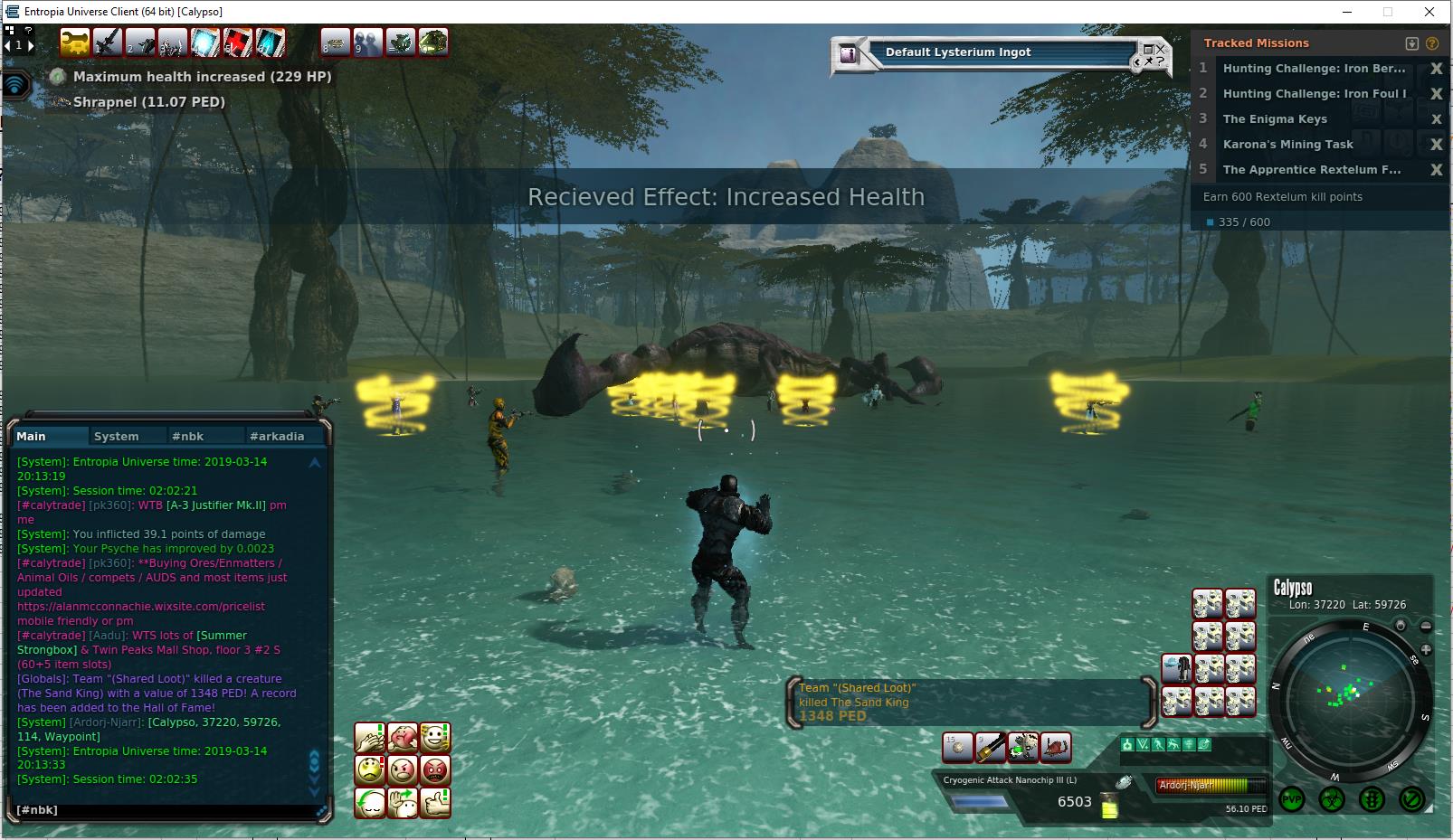Untrack The Apprentice Rextelum mission
1453x840 pixels.
1436,170
